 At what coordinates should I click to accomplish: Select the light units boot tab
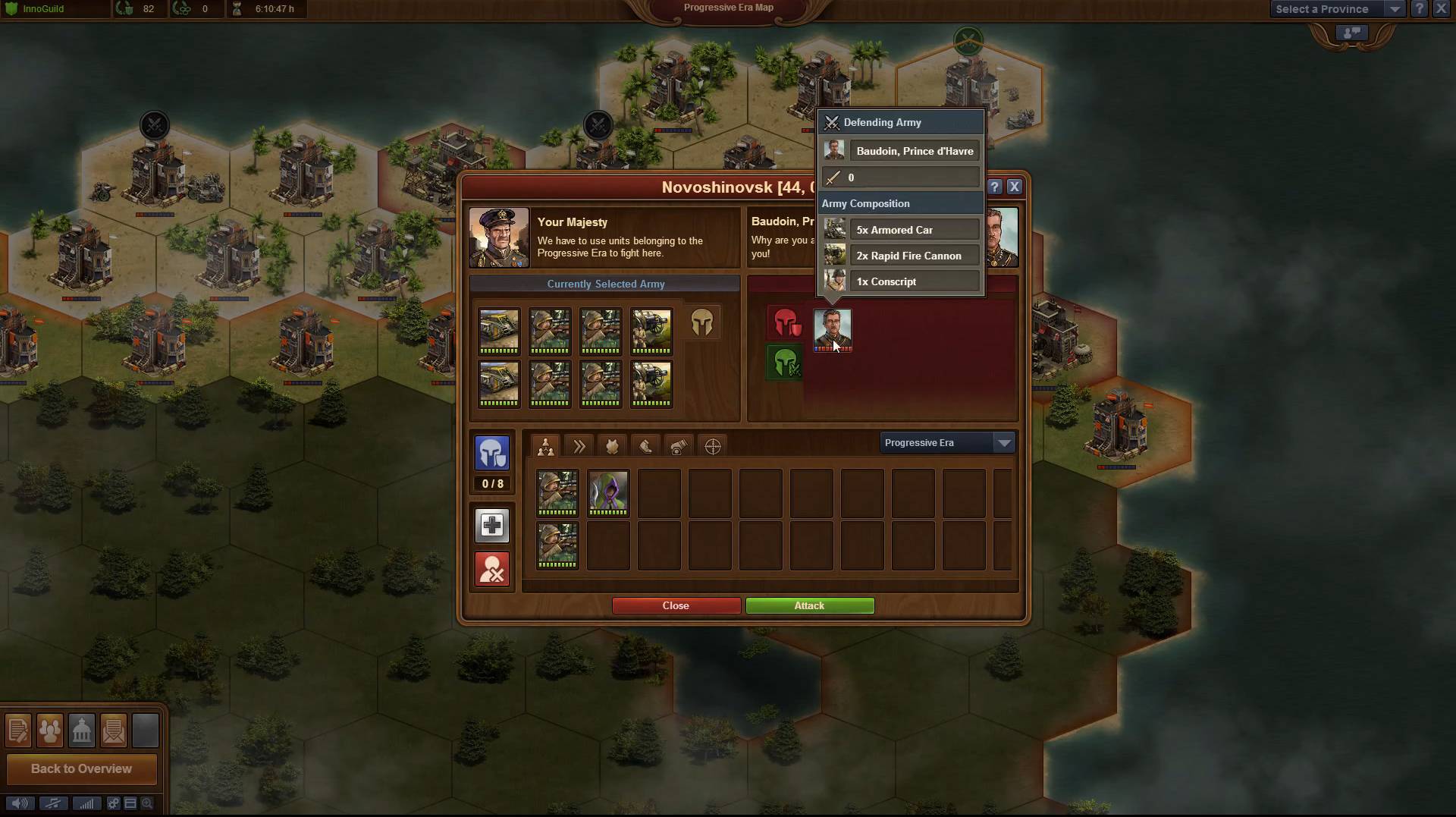pos(645,446)
